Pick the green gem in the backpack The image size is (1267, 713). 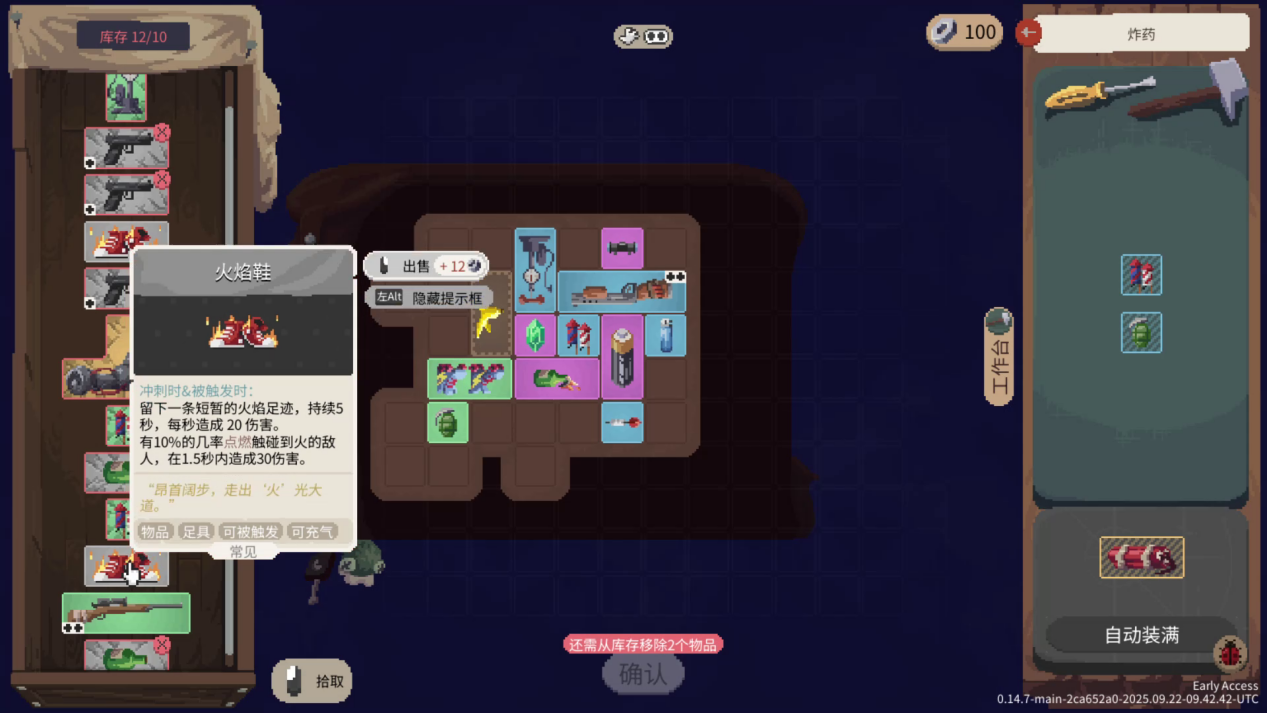(x=535, y=335)
